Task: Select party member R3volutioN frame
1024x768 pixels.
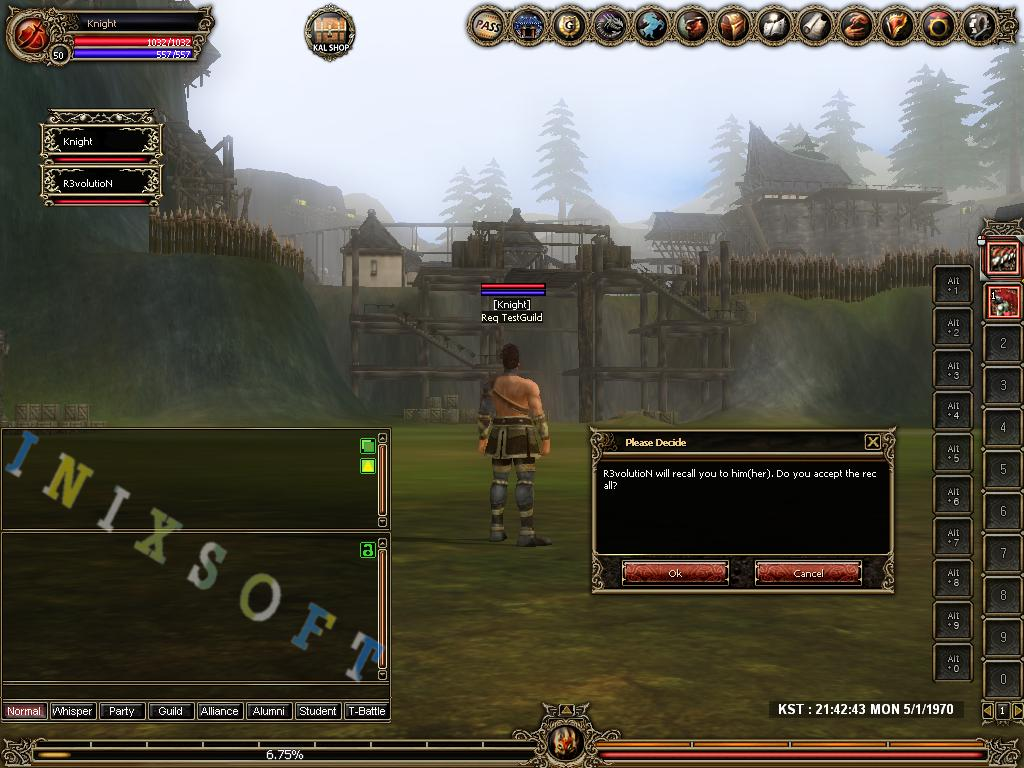Action: [100, 185]
